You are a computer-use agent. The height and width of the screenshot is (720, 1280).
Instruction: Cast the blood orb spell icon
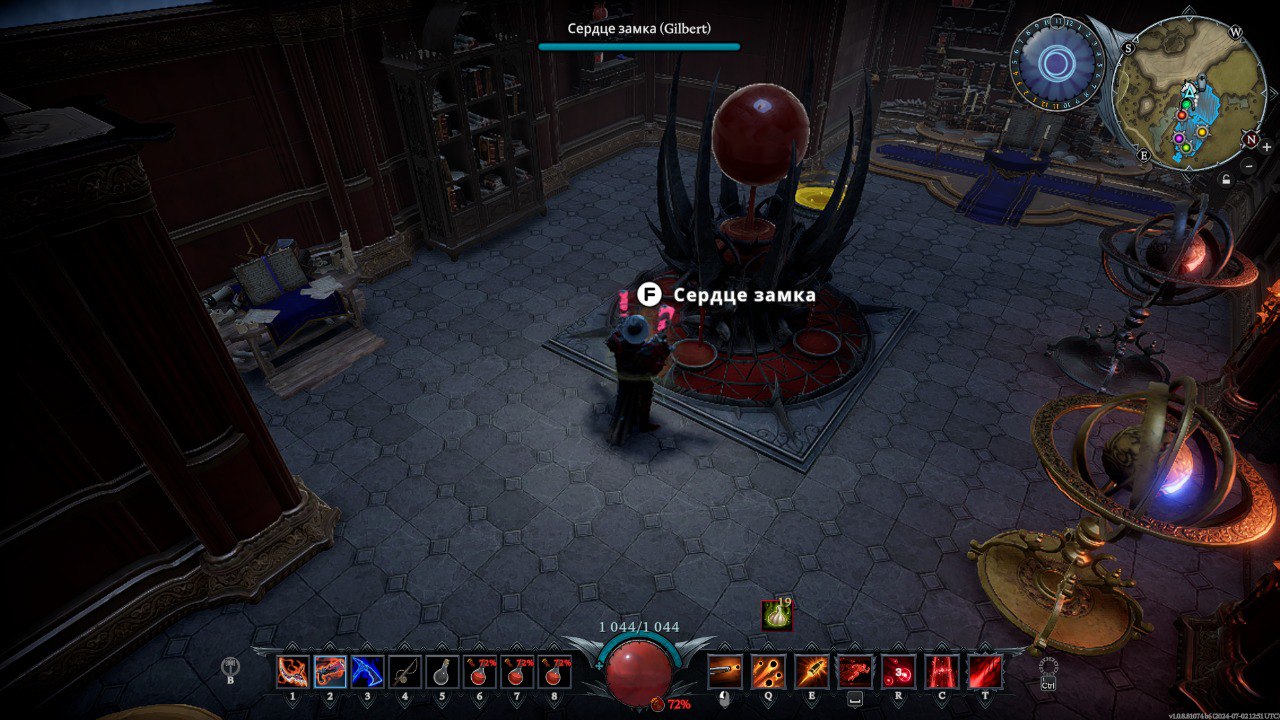(x=898, y=672)
